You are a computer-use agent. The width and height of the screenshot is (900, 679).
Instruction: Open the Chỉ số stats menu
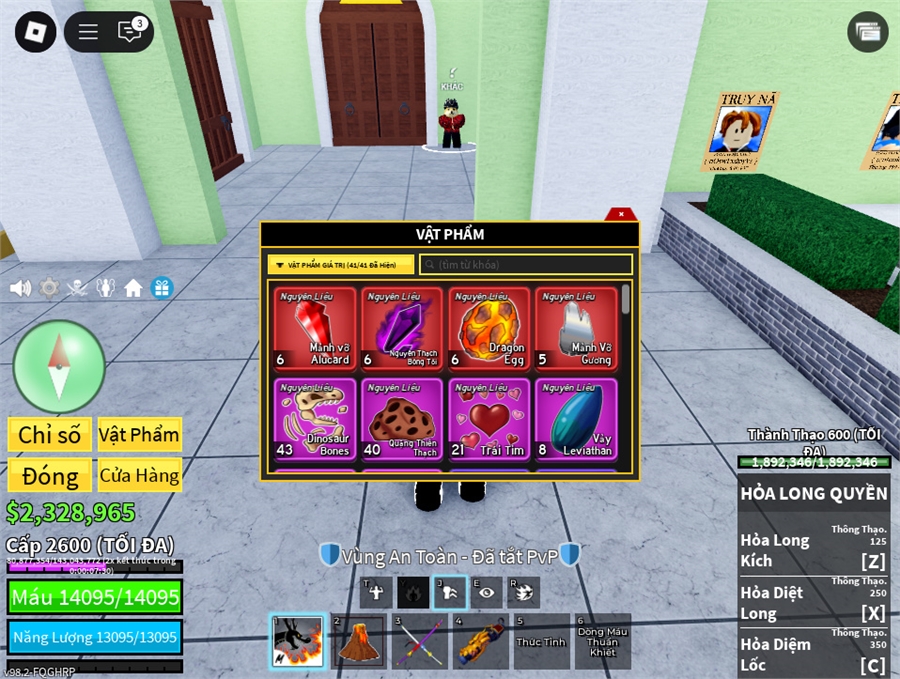click(x=50, y=435)
